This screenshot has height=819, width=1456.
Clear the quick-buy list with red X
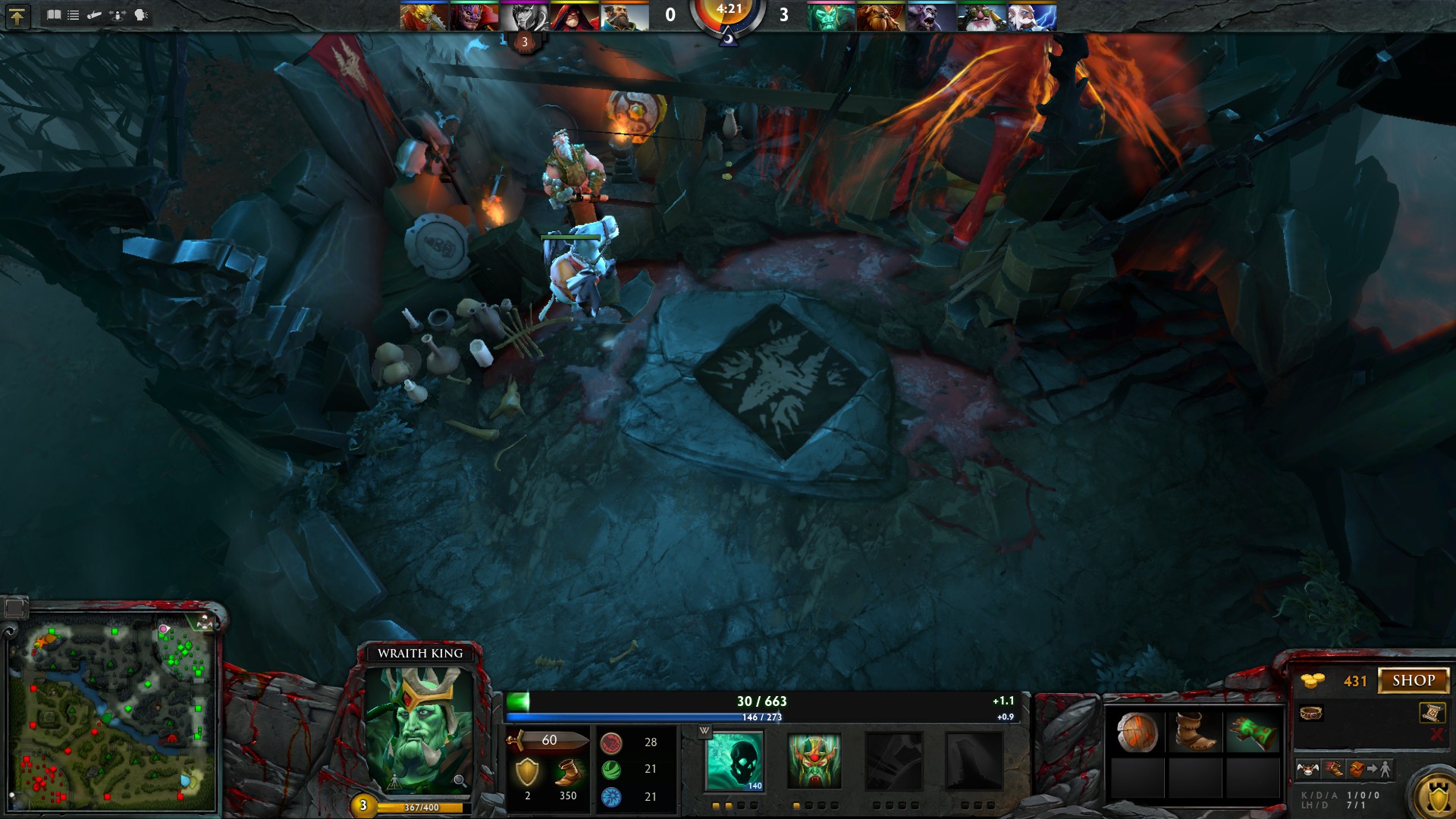(x=1436, y=734)
